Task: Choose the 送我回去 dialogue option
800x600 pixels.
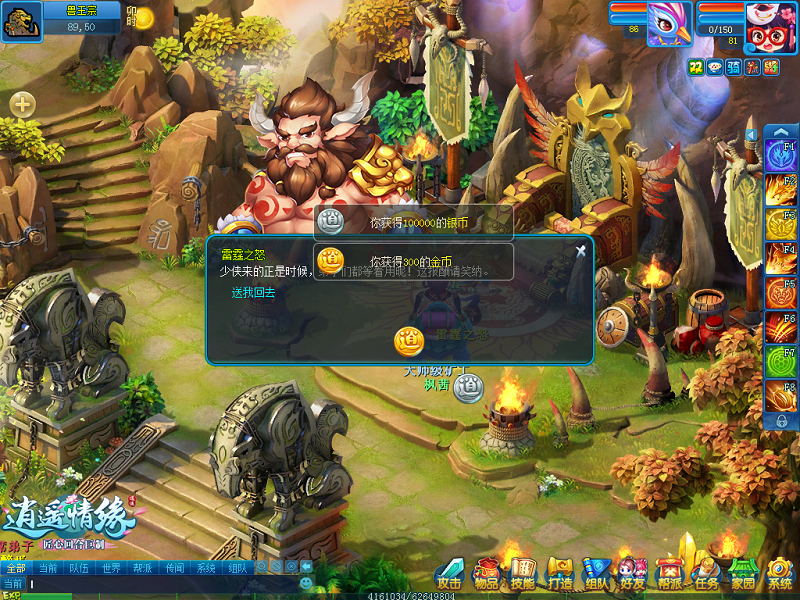Action: click(253, 293)
